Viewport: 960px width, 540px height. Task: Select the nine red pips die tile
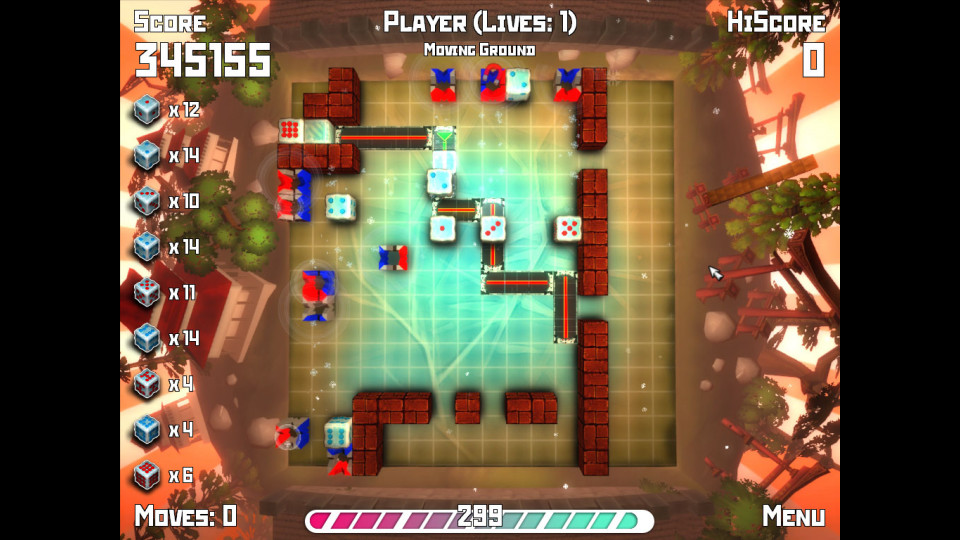click(291, 130)
